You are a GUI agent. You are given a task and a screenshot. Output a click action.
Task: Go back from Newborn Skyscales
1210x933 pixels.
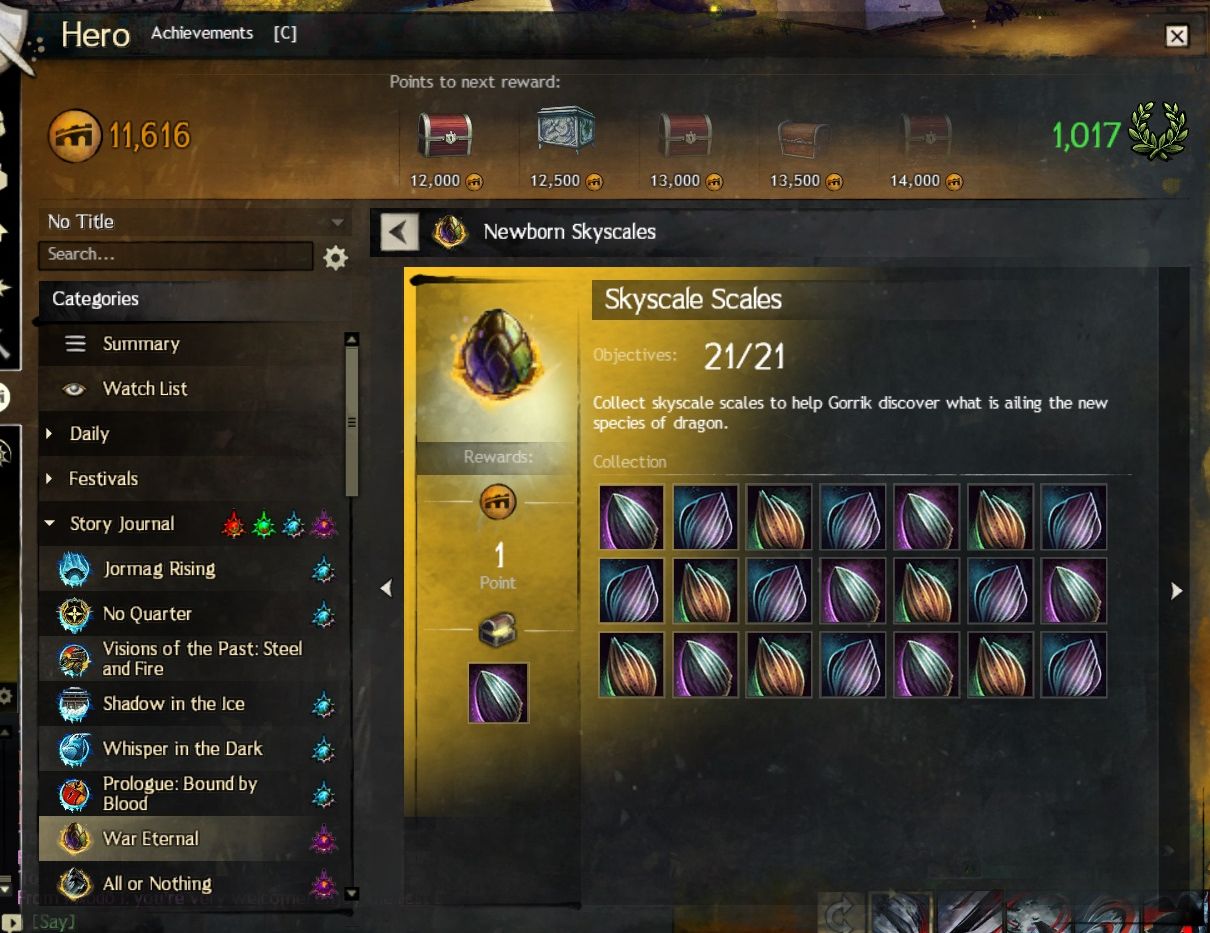coord(399,233)
